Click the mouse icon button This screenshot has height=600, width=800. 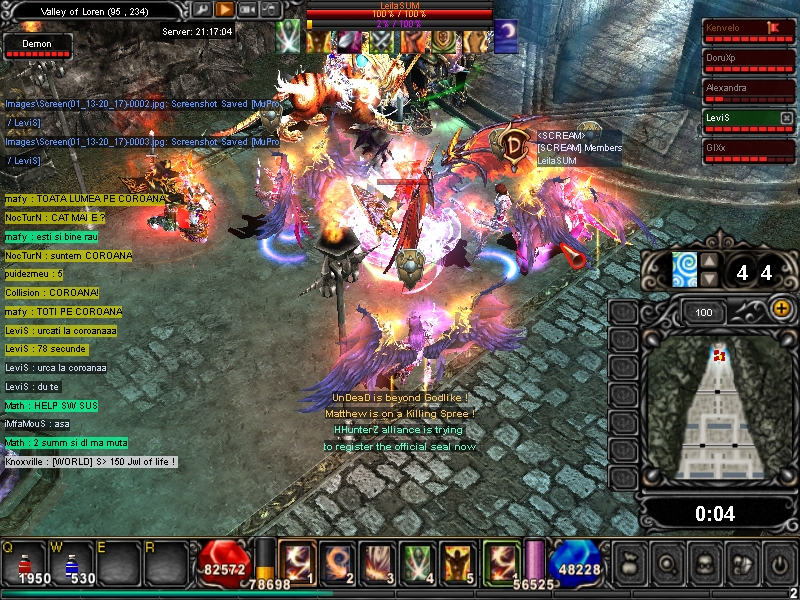[270, 10]
